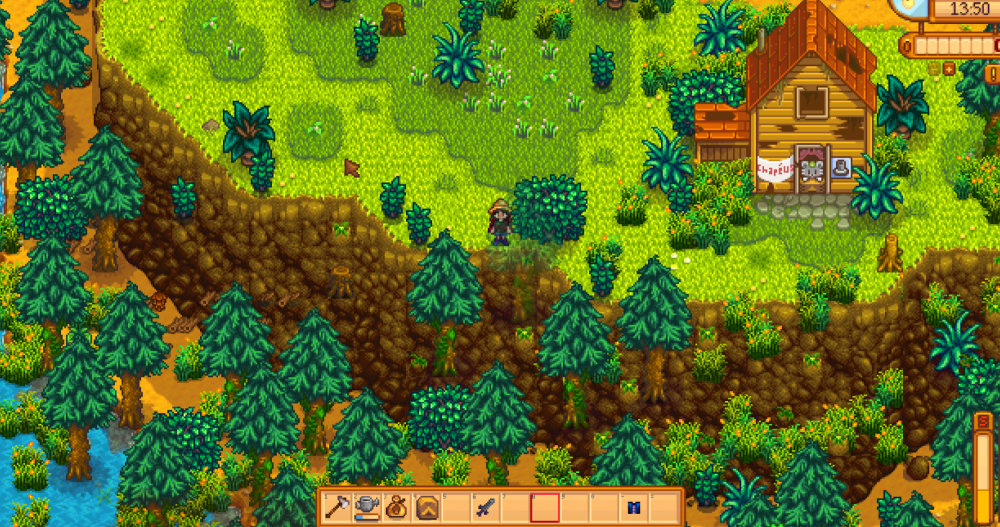Equip the watering can slot
Viewport: 1000px width, 527px height.
(x=365, y=507)
